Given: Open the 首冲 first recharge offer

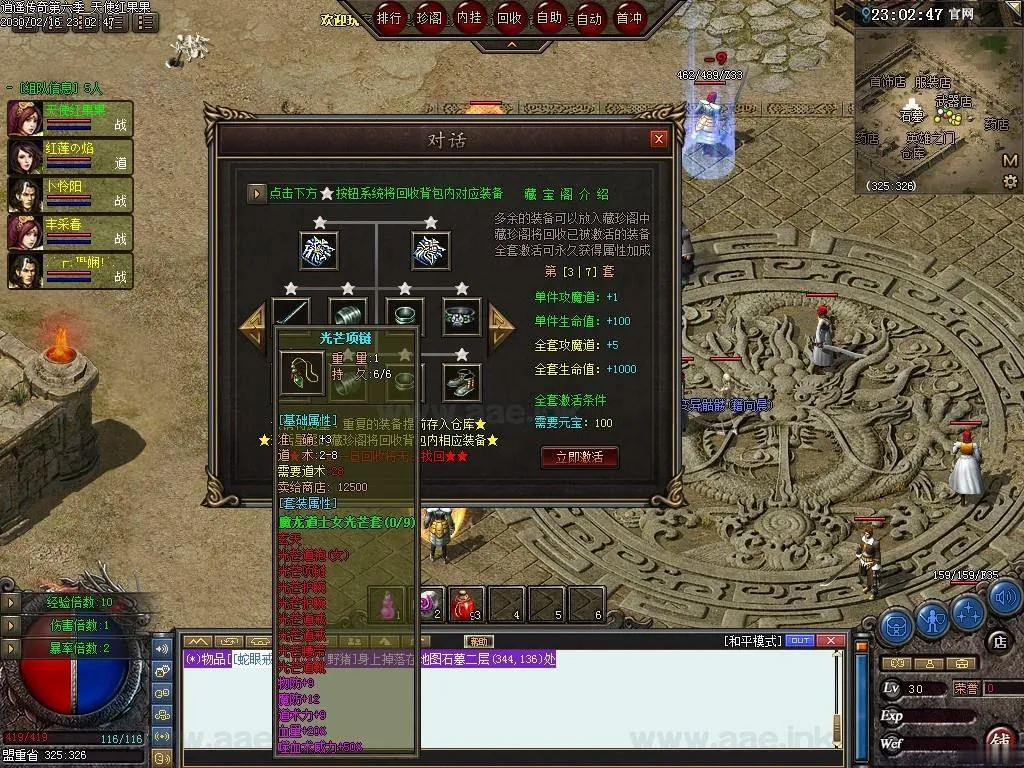Looking at the screenshot, I should 629,18.
